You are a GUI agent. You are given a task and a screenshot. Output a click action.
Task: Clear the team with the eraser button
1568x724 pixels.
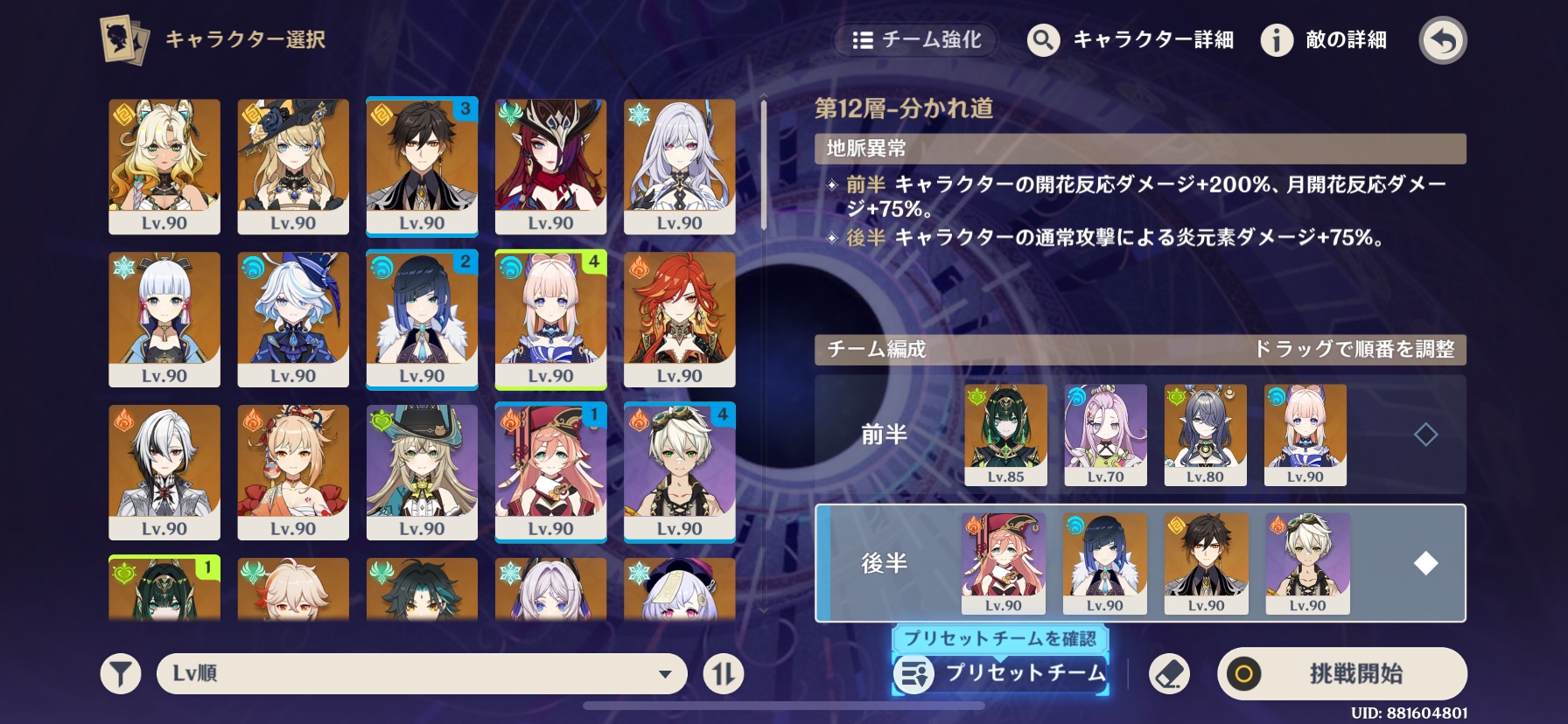pyautogui.click(x=1169, y=674)
